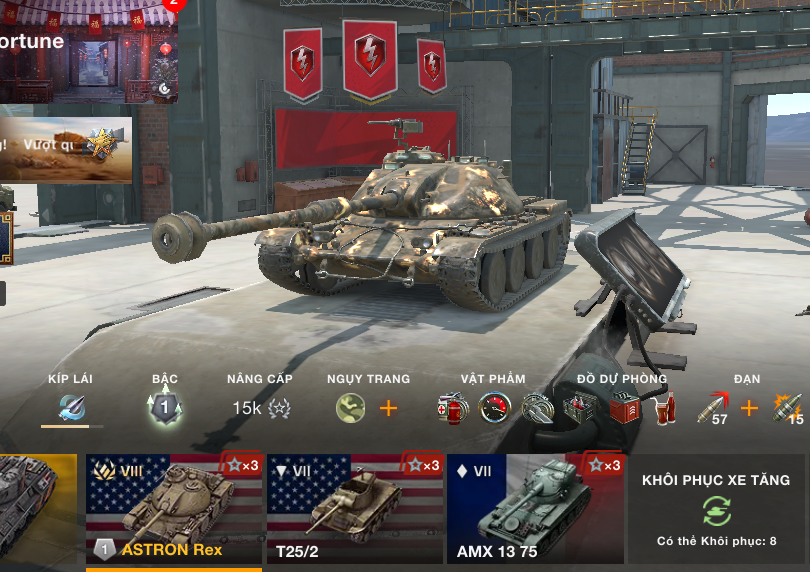Select the ASTRON Rex tank card

click(x=173, y=509)
